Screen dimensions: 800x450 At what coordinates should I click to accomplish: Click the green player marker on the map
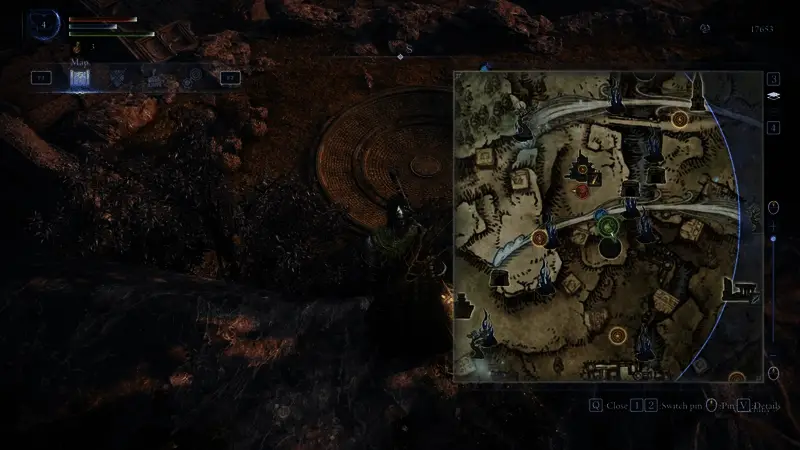click(x=608, y=226)
